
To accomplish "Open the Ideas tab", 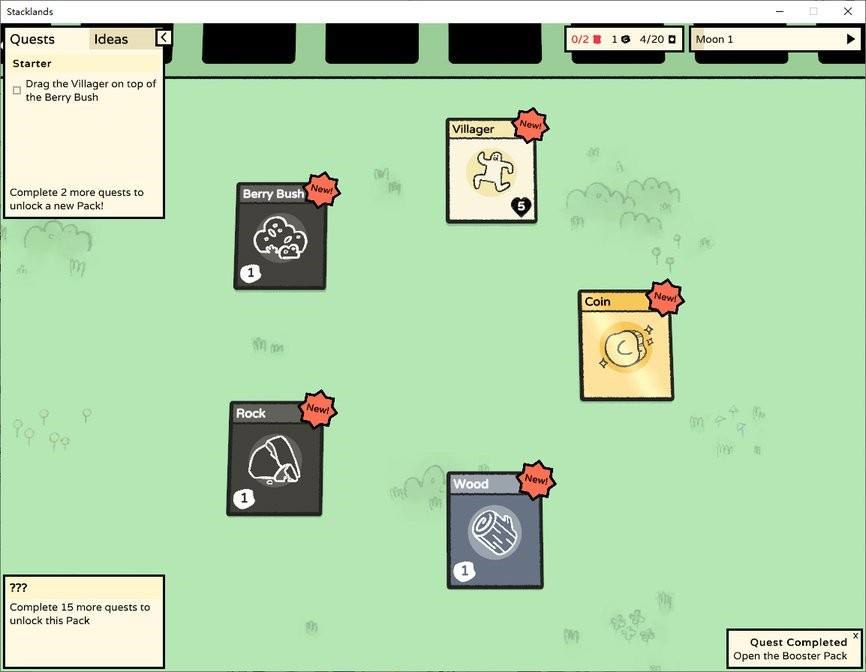I will (x=111, y=39).
